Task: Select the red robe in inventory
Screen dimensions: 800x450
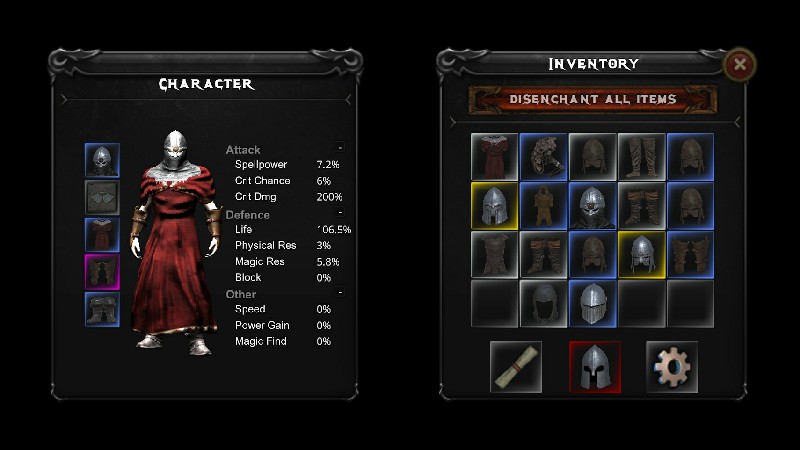Action: pos(495,157)
